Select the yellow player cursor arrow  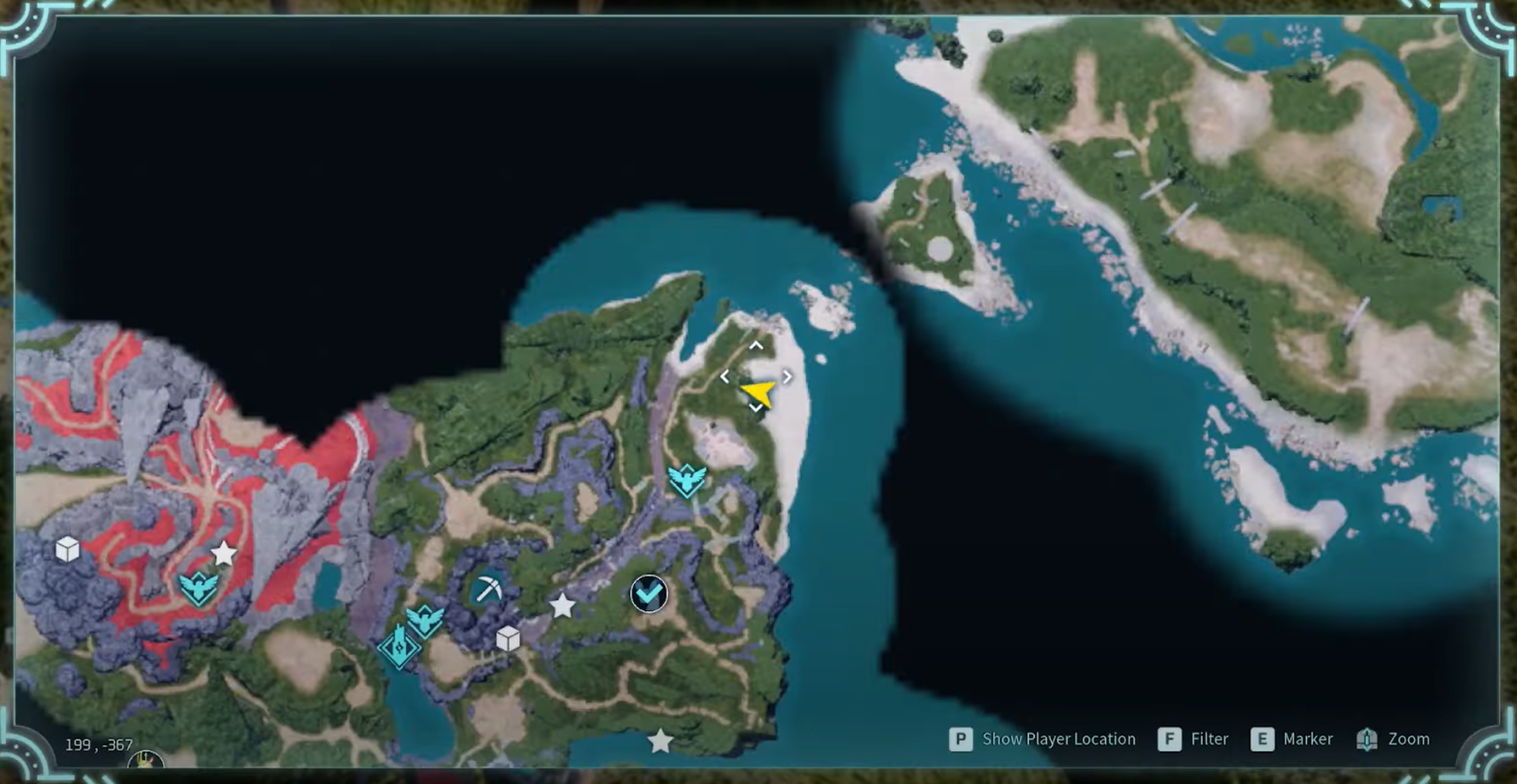758,393
